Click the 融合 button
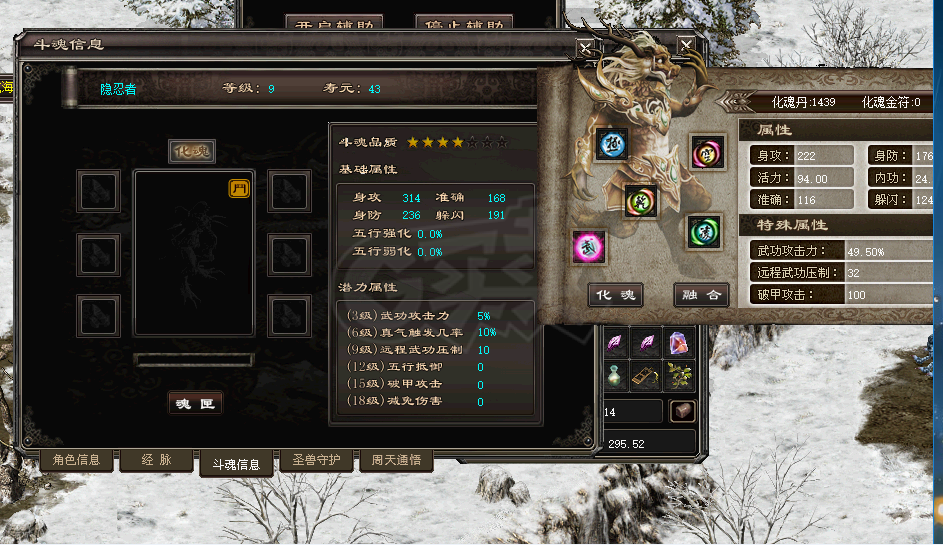 coord(700,295)
